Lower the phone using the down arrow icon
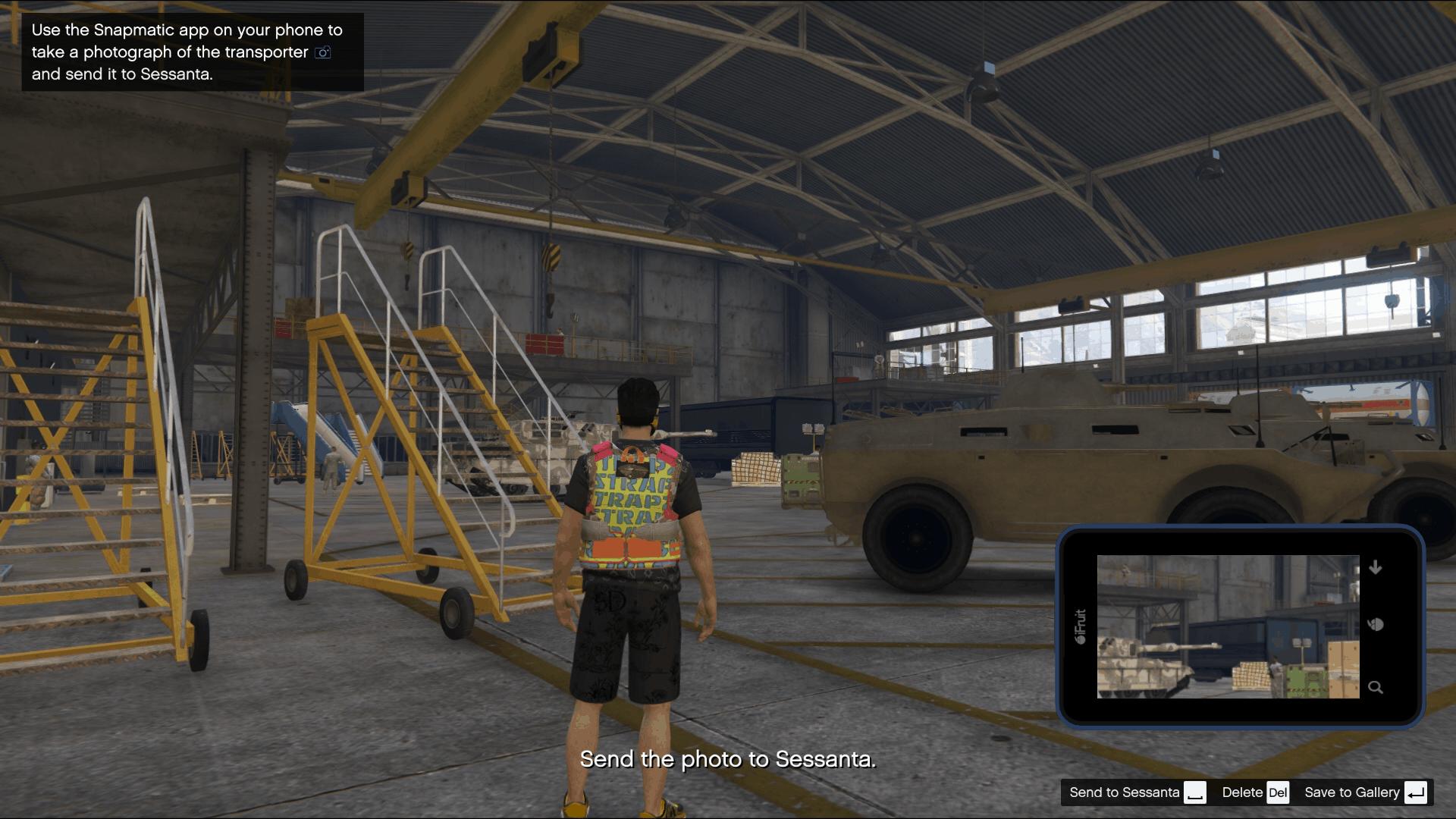1456x819 pixels. (1375, 569)
